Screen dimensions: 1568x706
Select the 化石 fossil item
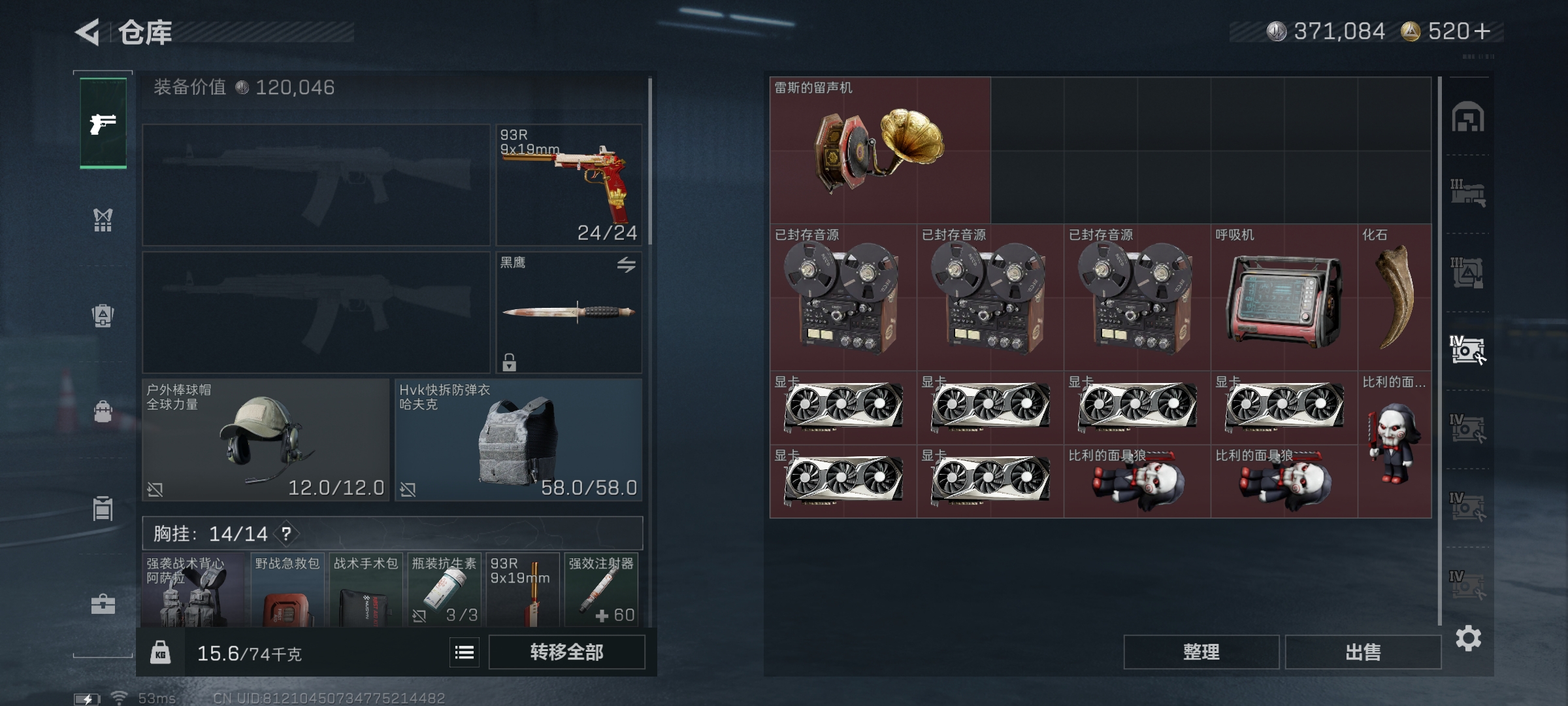pos(1394,298)
